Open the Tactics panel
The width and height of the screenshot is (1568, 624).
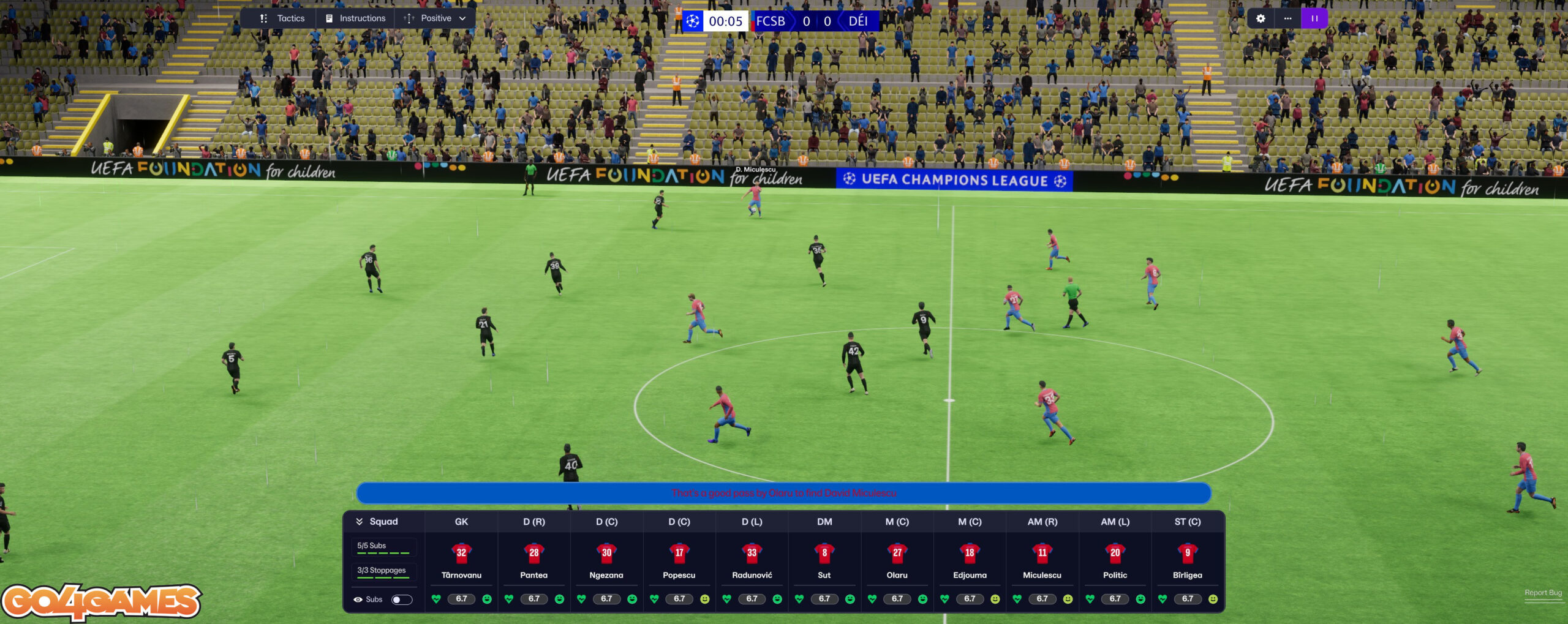coord(282,18)
